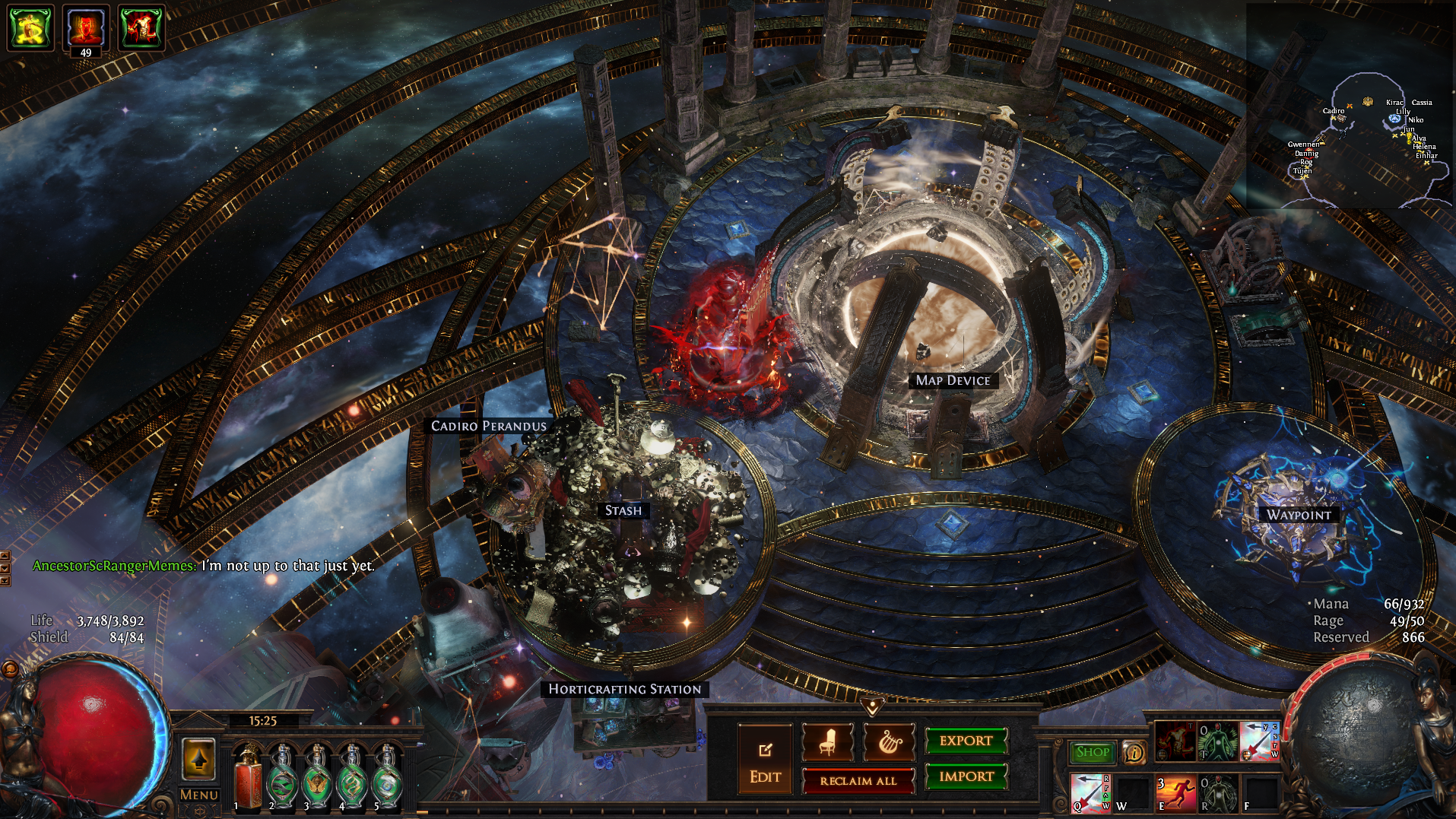
Task: Click the Import hideout button
Action: coord(966,776)
